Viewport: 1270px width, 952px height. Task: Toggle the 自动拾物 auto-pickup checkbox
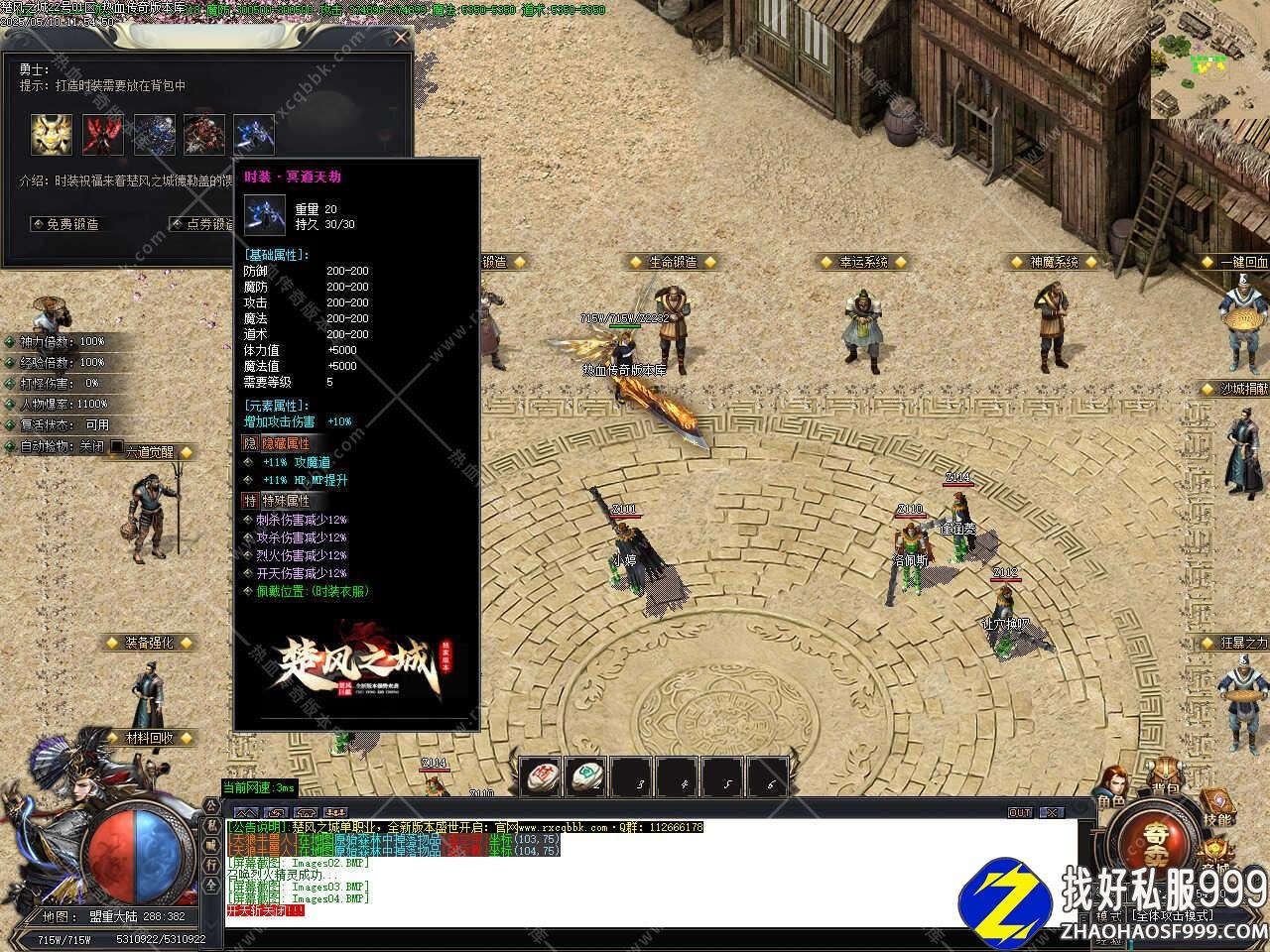(x=117, y=446)
